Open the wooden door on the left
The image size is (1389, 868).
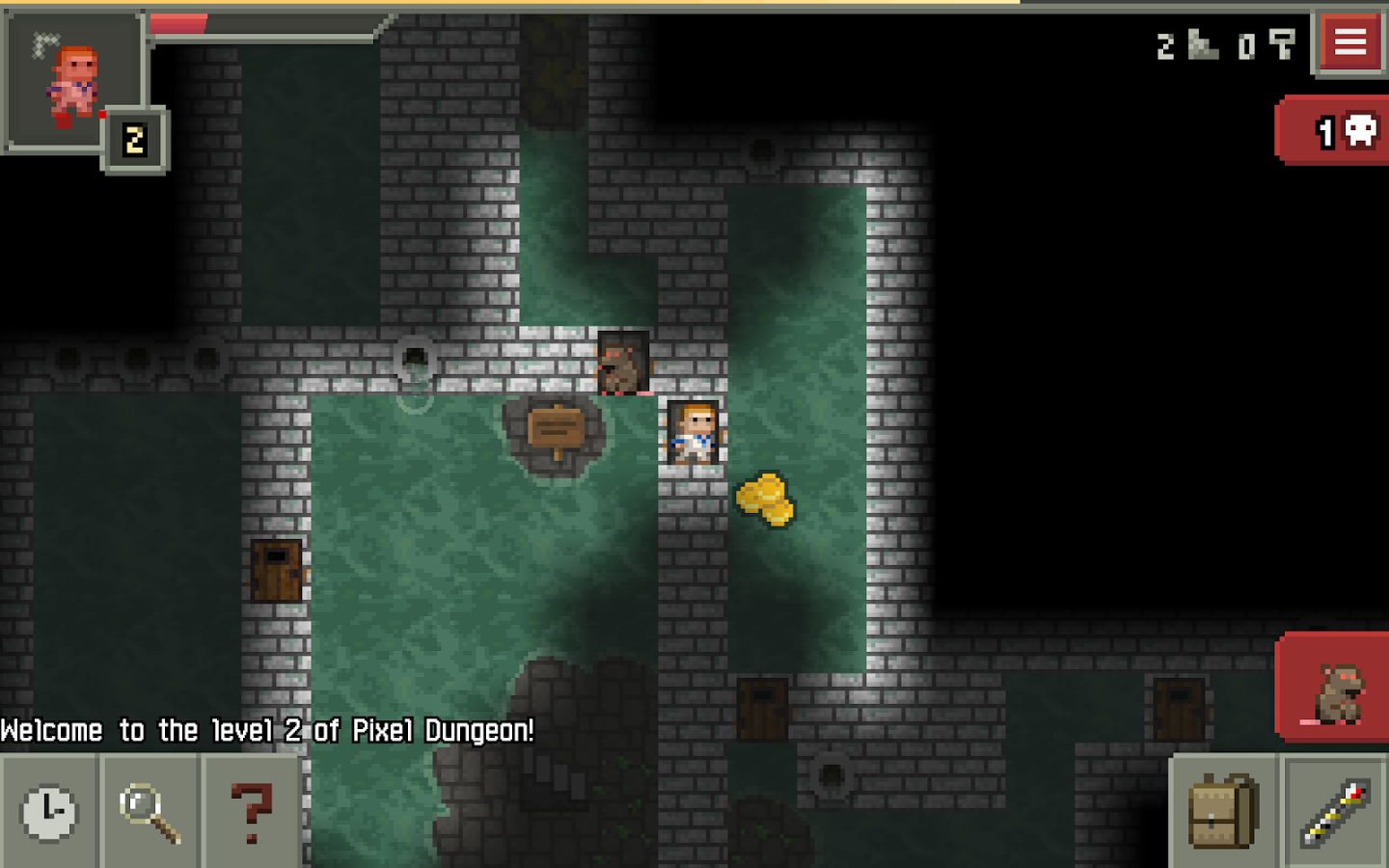click(x=276, y=571)
